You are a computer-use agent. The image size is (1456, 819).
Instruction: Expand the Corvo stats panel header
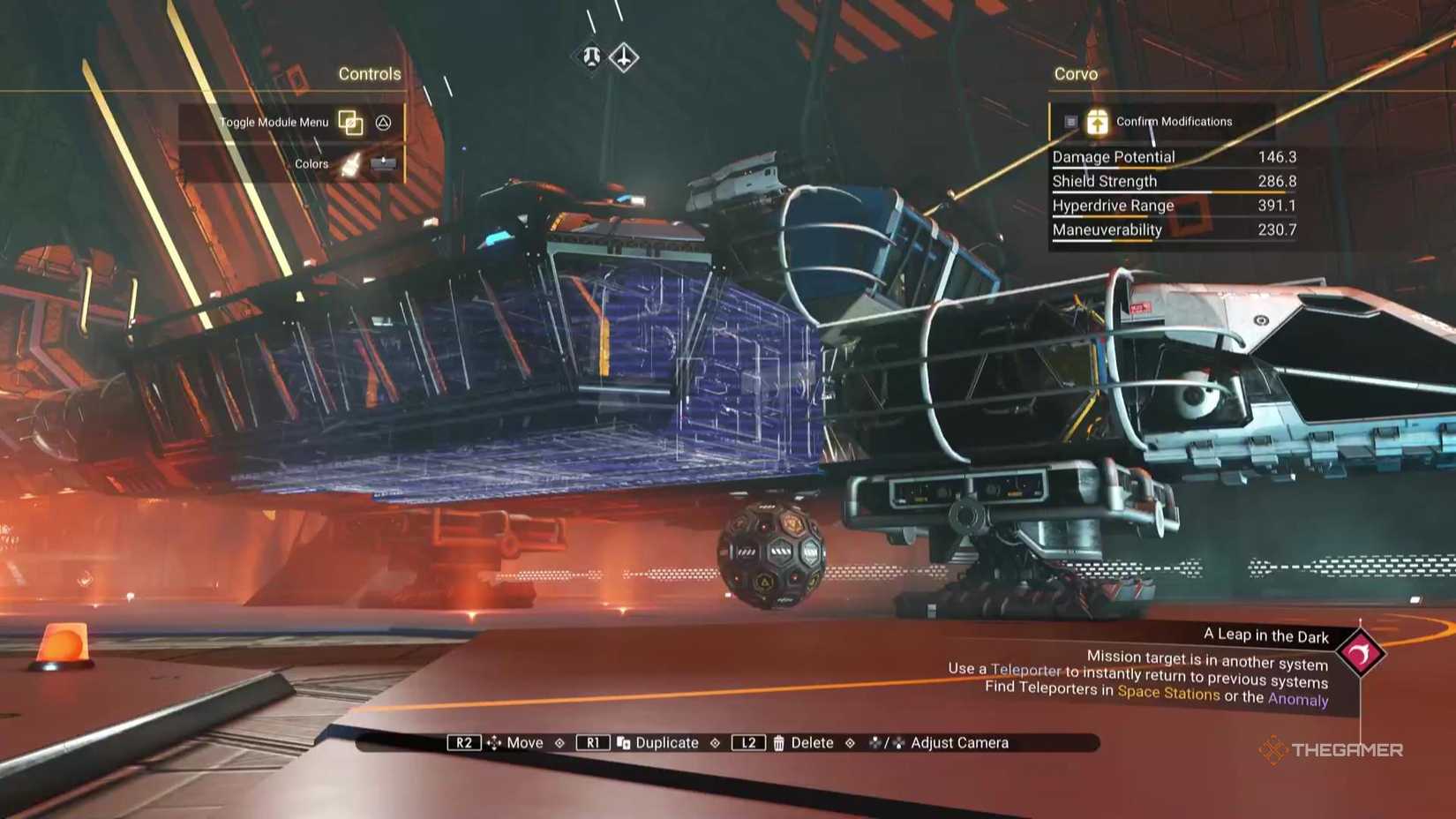1076,74
